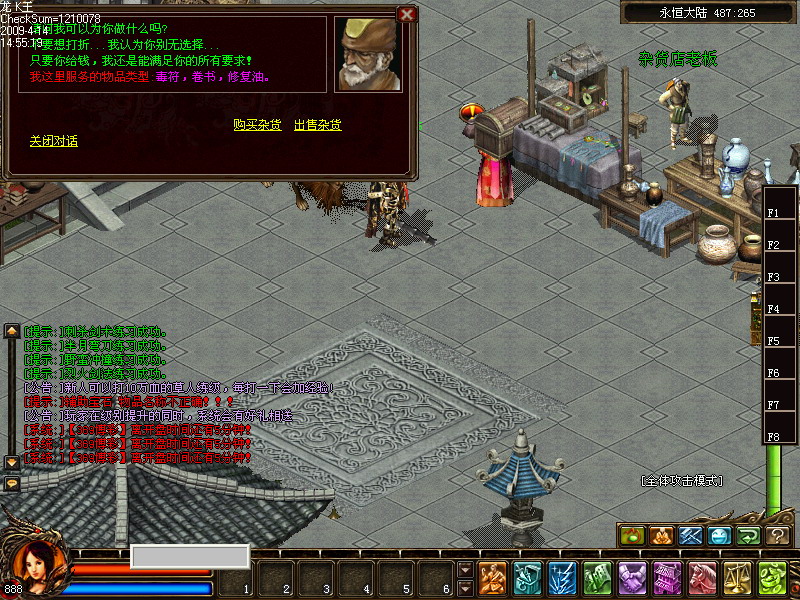Open the purple handshake icon

tap(632, 579)
